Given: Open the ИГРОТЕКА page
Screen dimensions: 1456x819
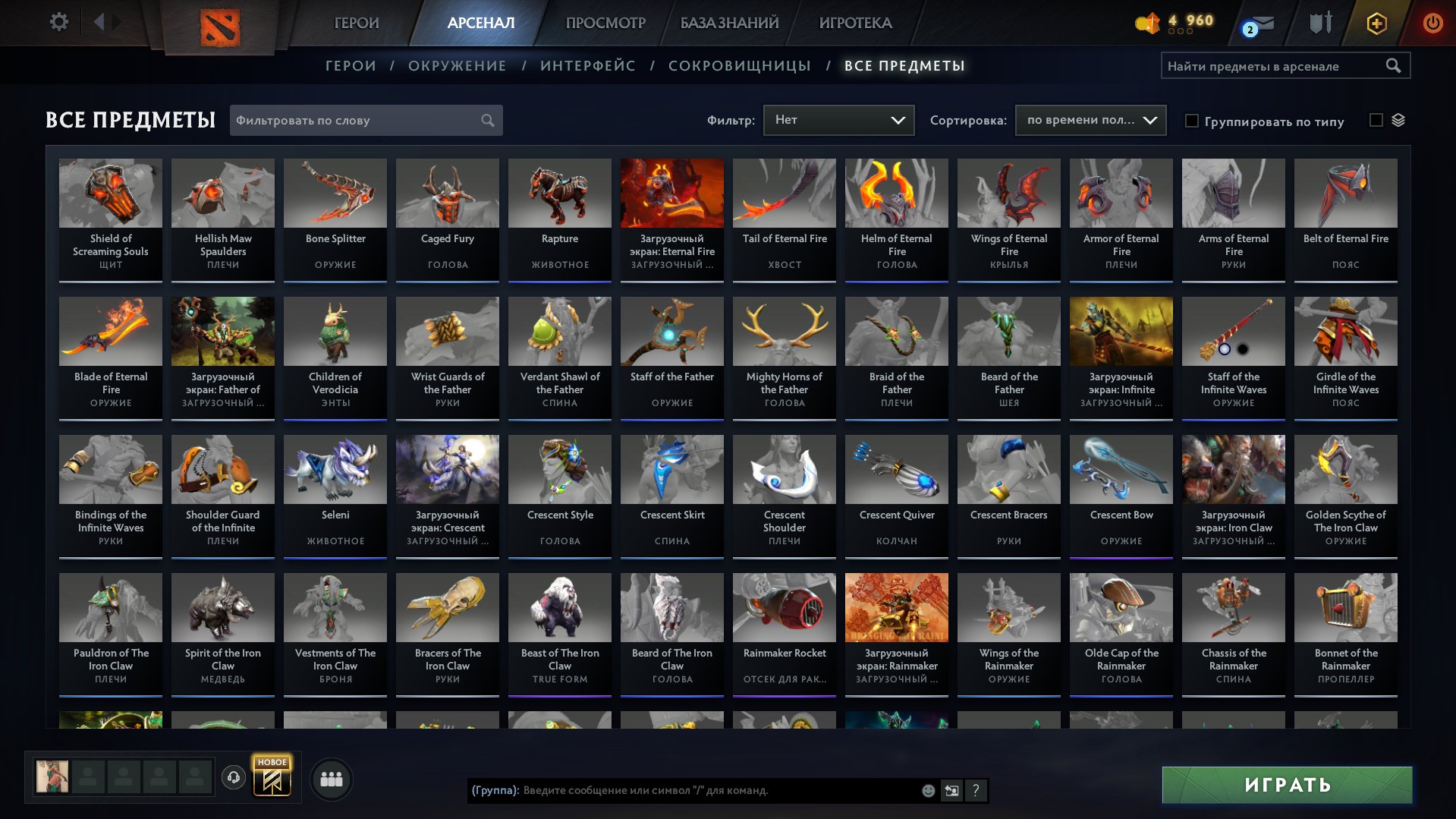Looking at the screenshot, I should tap(856, 23).
